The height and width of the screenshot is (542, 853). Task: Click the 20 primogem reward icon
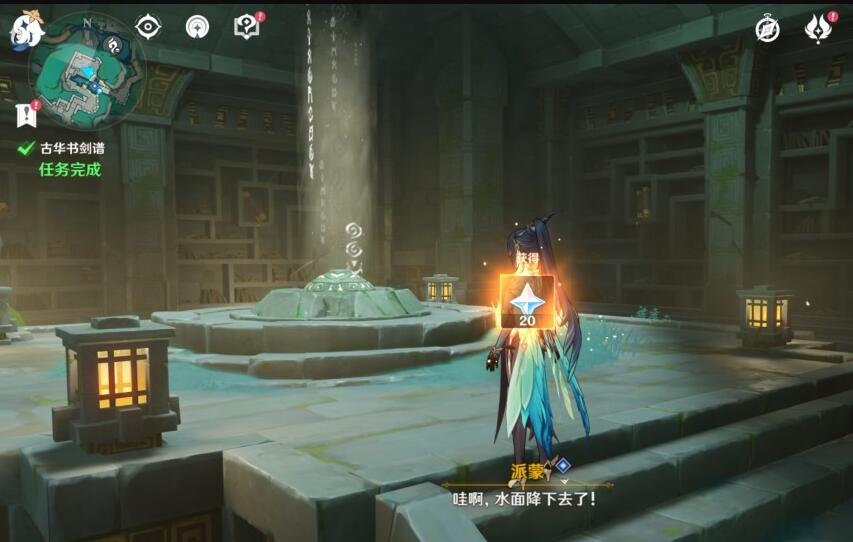point(527,301)
